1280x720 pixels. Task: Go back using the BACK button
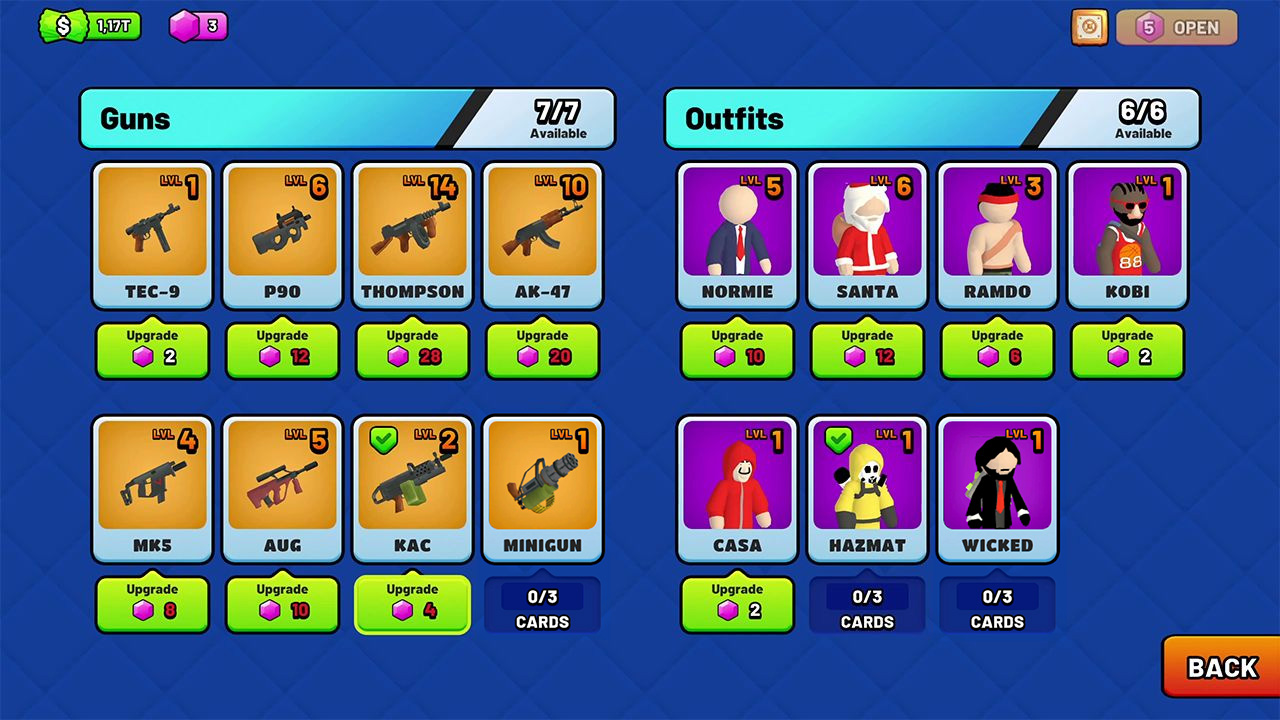click(x=1221, y=667)
